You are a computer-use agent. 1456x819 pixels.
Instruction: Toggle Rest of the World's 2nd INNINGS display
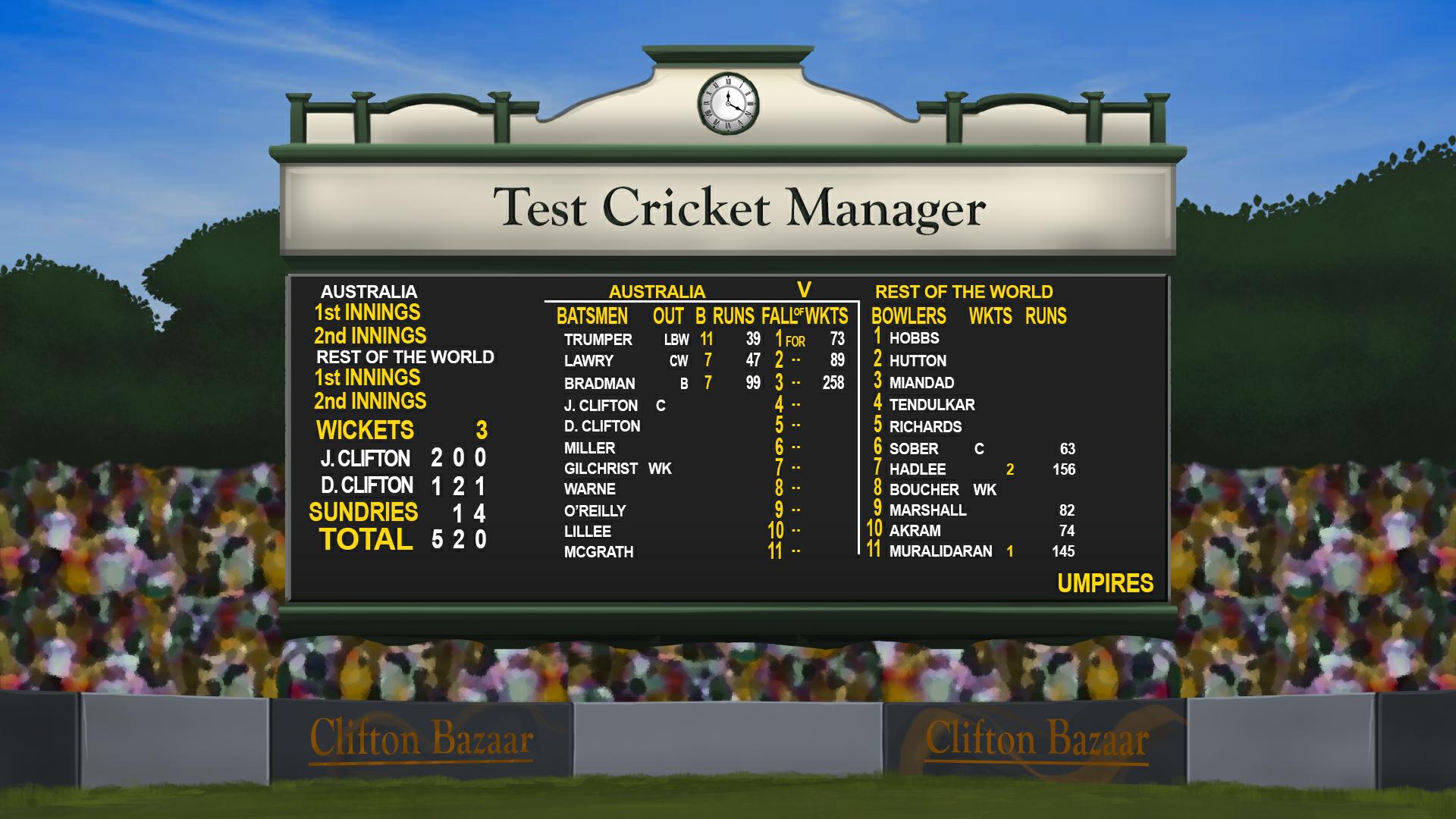coord(371,401)
